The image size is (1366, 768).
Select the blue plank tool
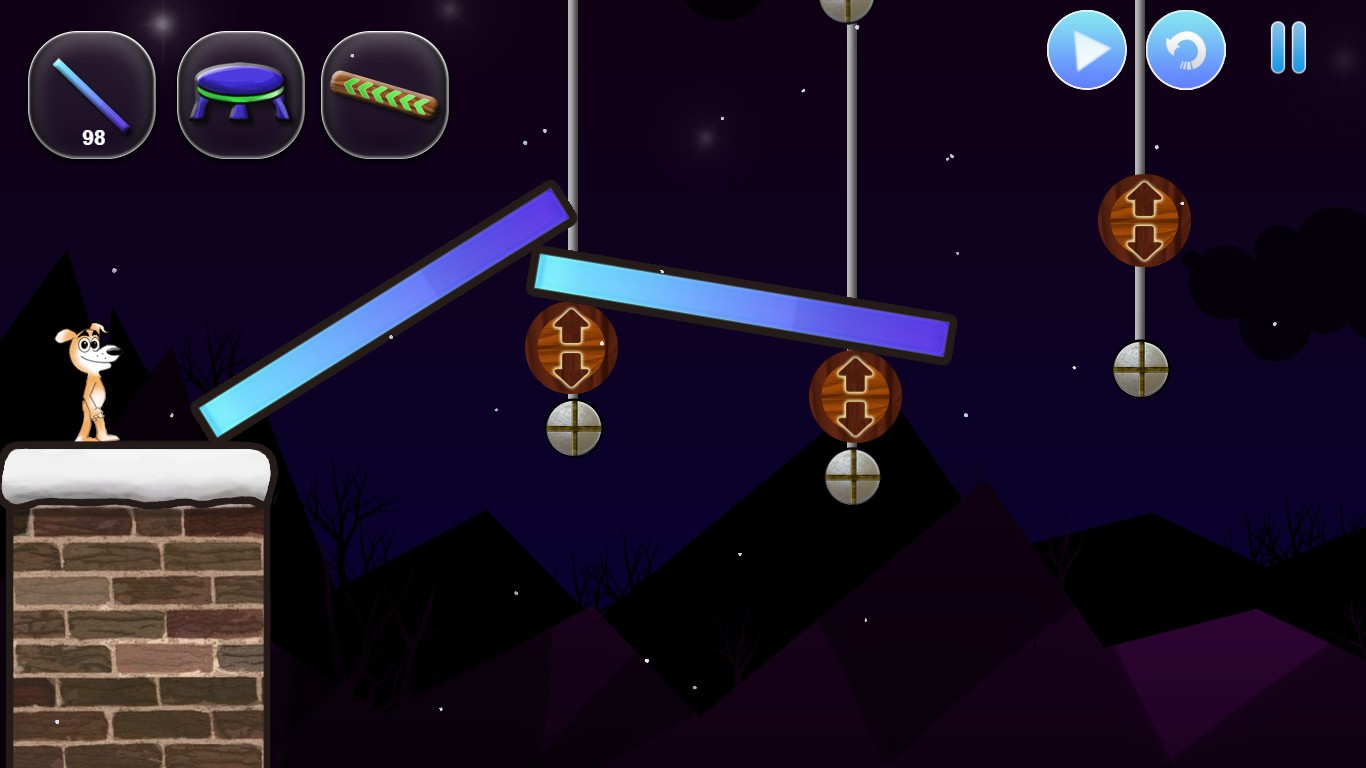pyautogui.click(x=92, y=95)
